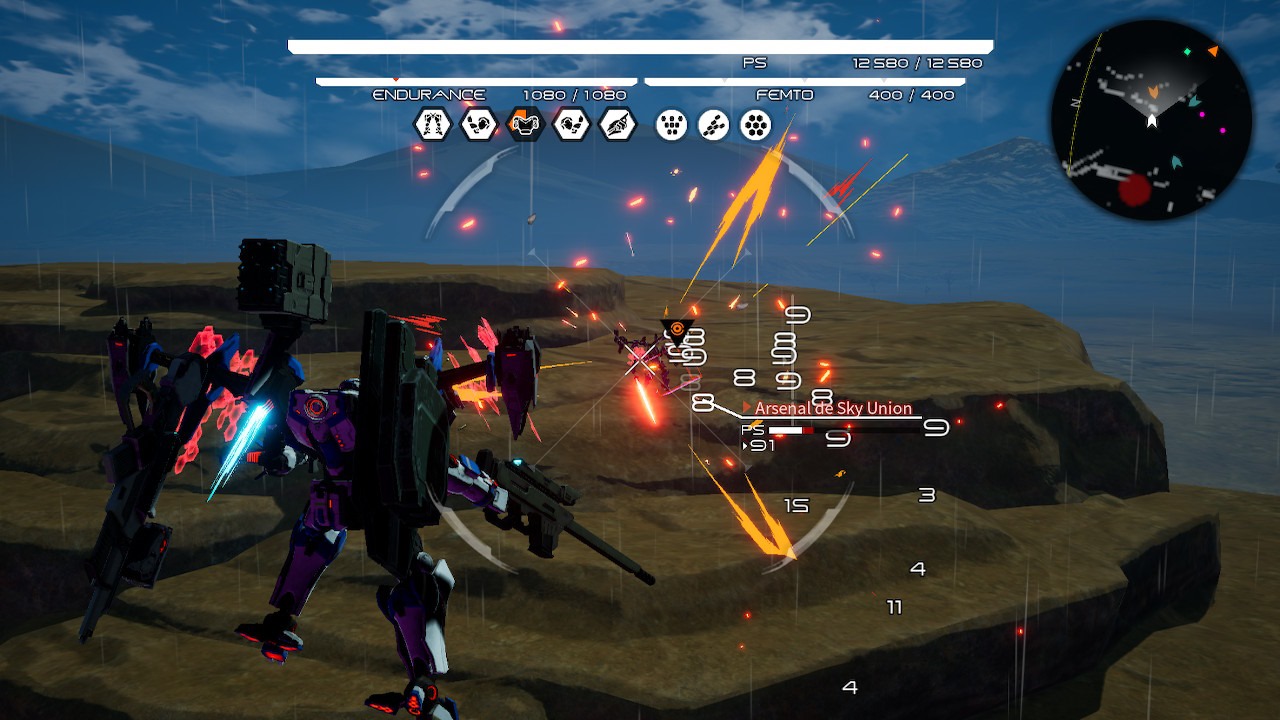Click the red circle zone on radar
Image resolution: width=1280 pixels, height=720 pixels.
(1134, 190)
